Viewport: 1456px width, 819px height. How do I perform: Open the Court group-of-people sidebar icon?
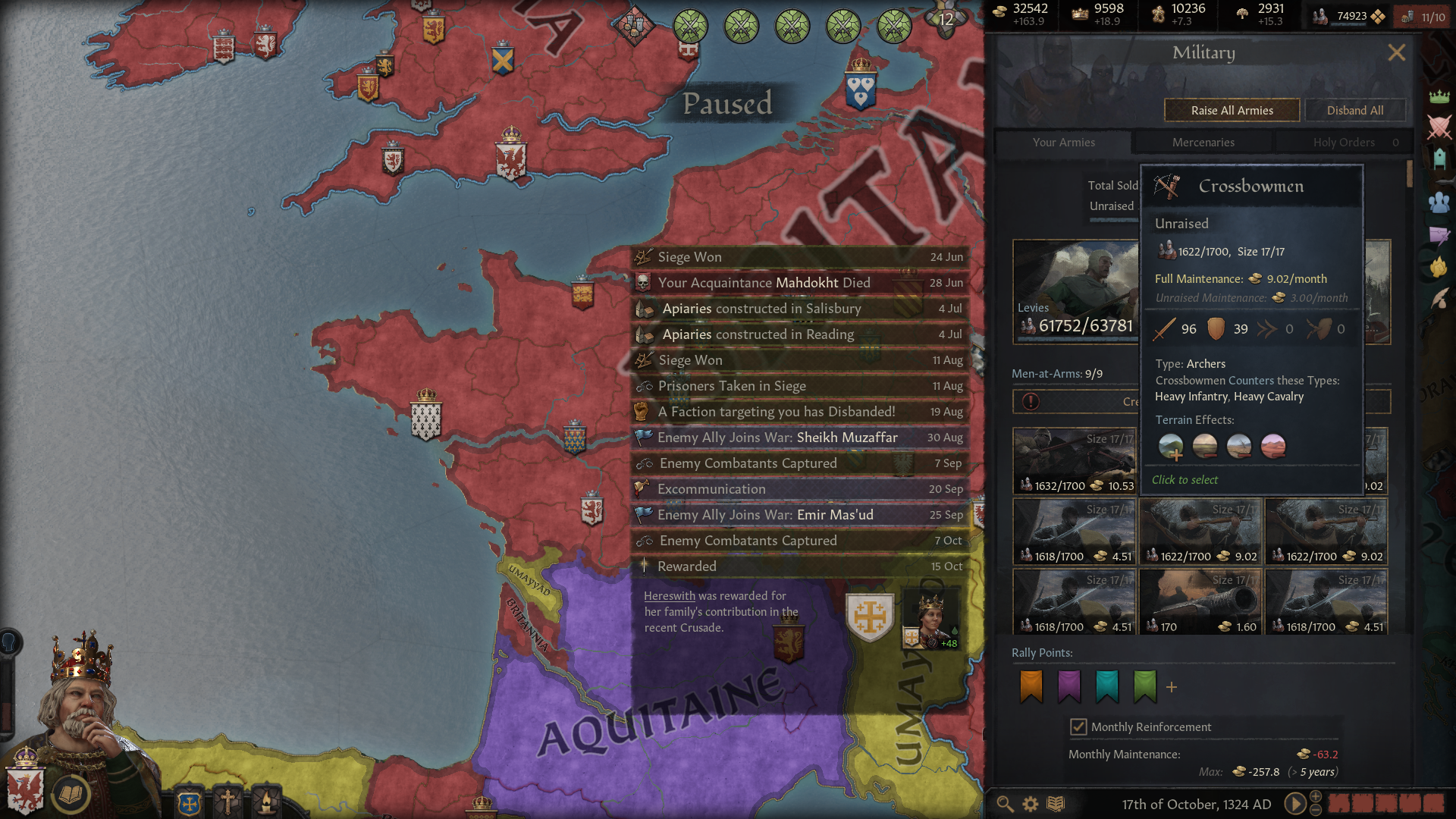tap(1439, 202)
